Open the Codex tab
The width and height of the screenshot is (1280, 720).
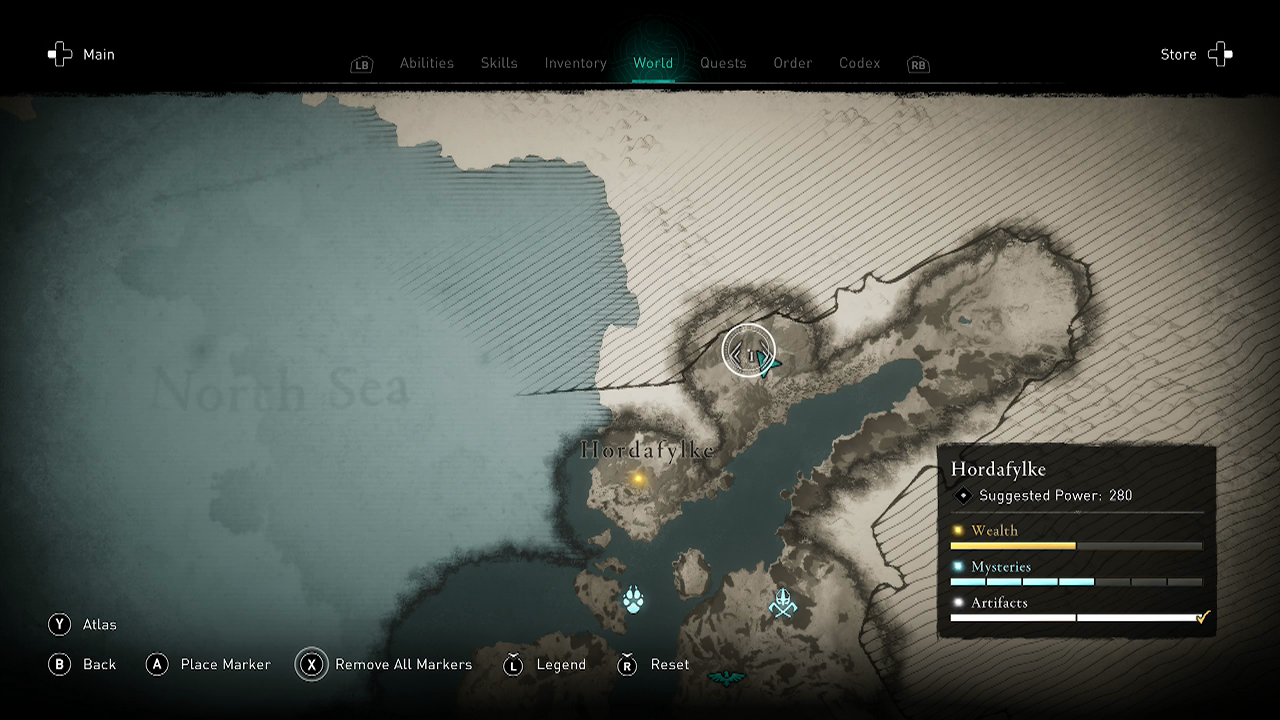click(859, 63)
